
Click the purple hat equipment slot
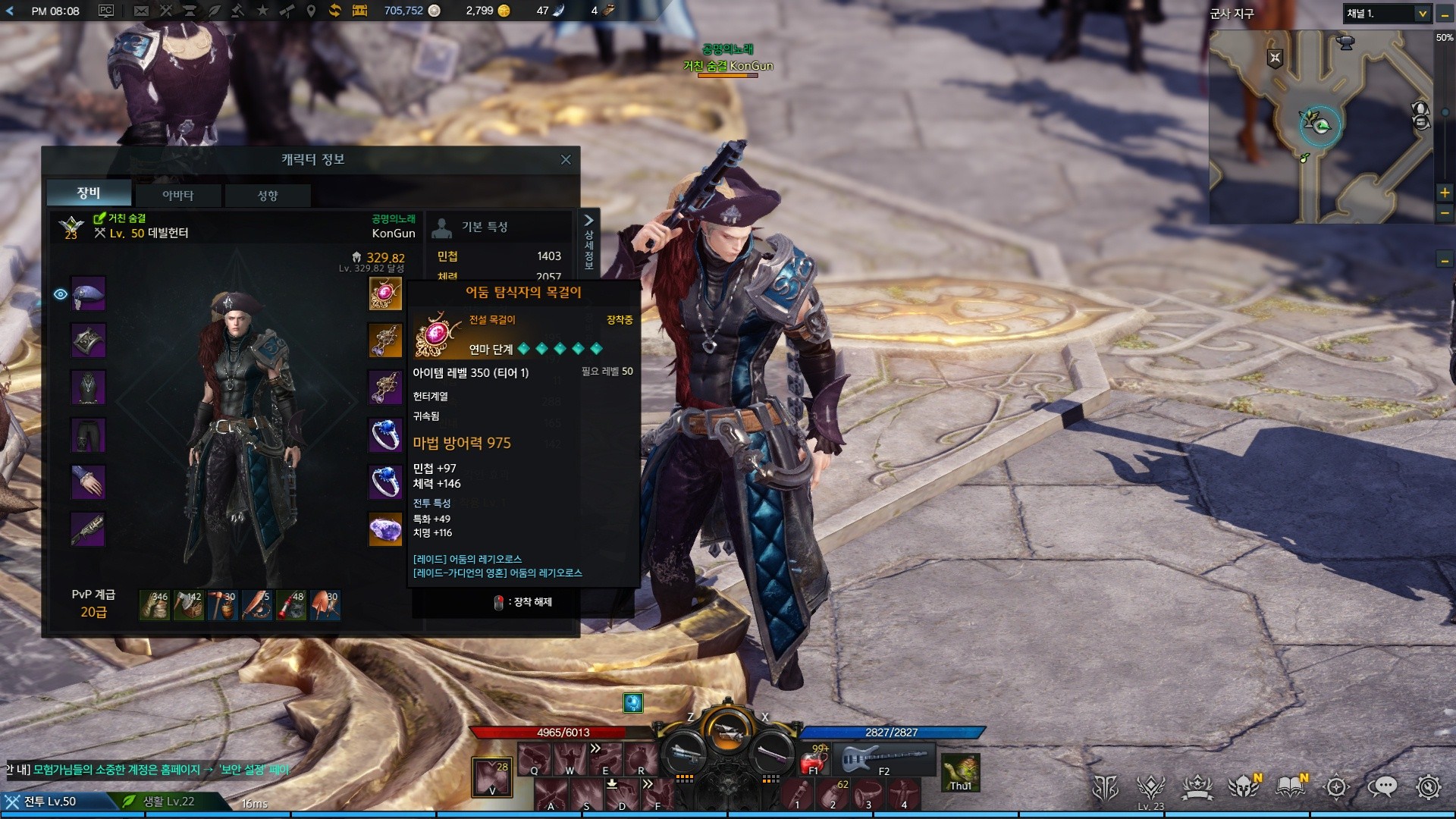[x=89, y=293]
